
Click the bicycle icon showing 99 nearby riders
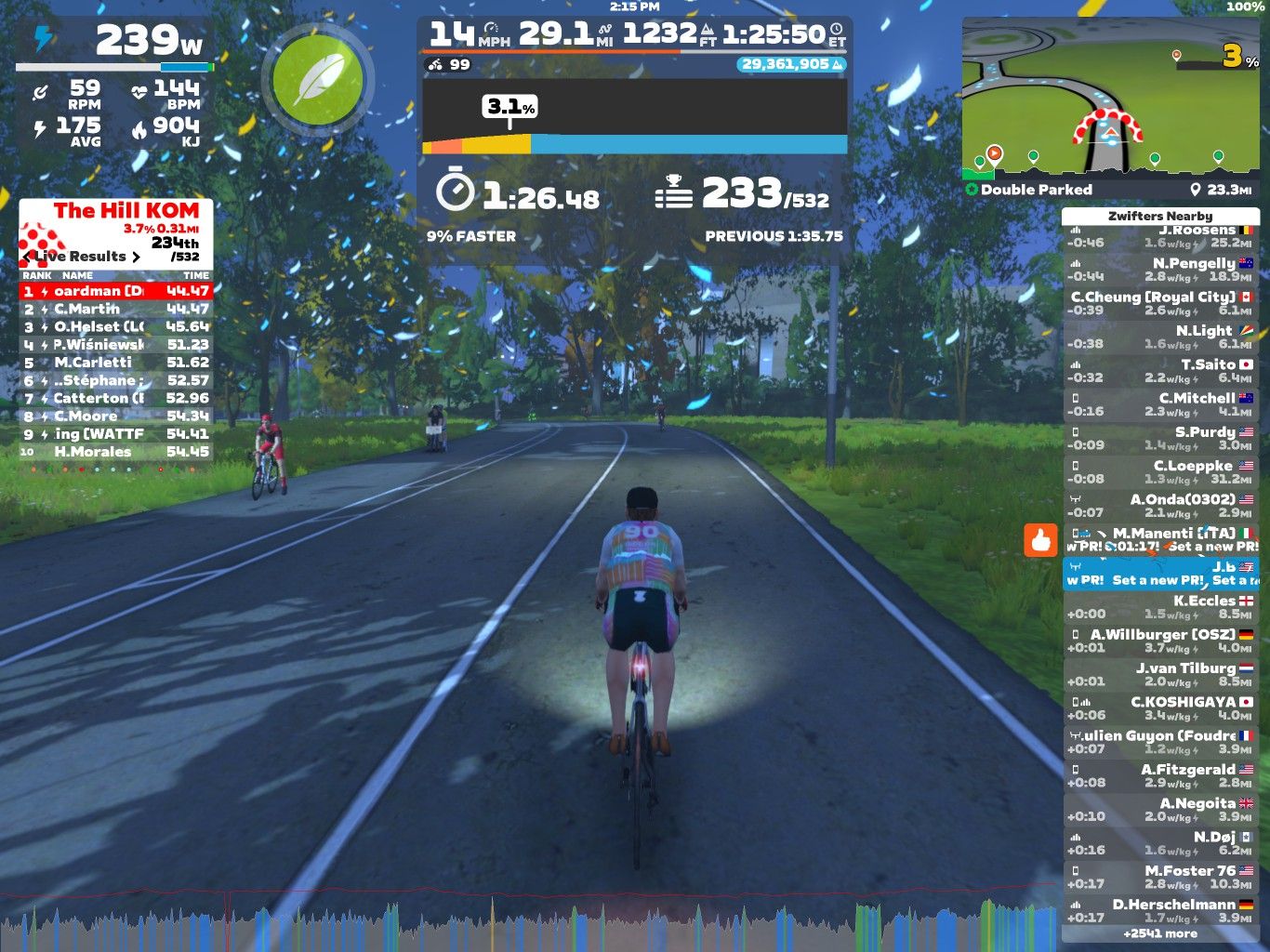tap(434, 66)
